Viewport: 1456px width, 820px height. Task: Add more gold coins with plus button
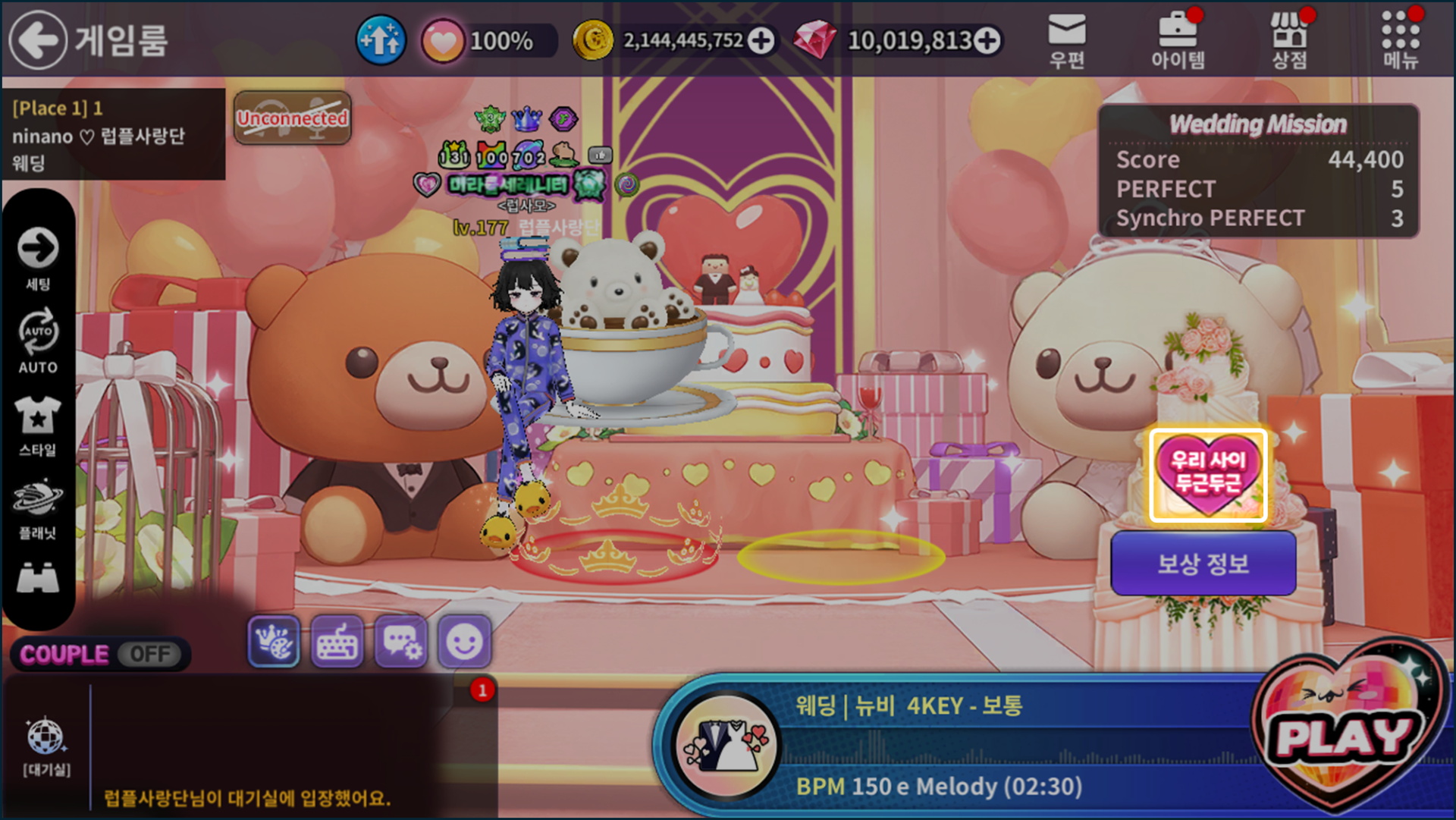click(761, 40)
